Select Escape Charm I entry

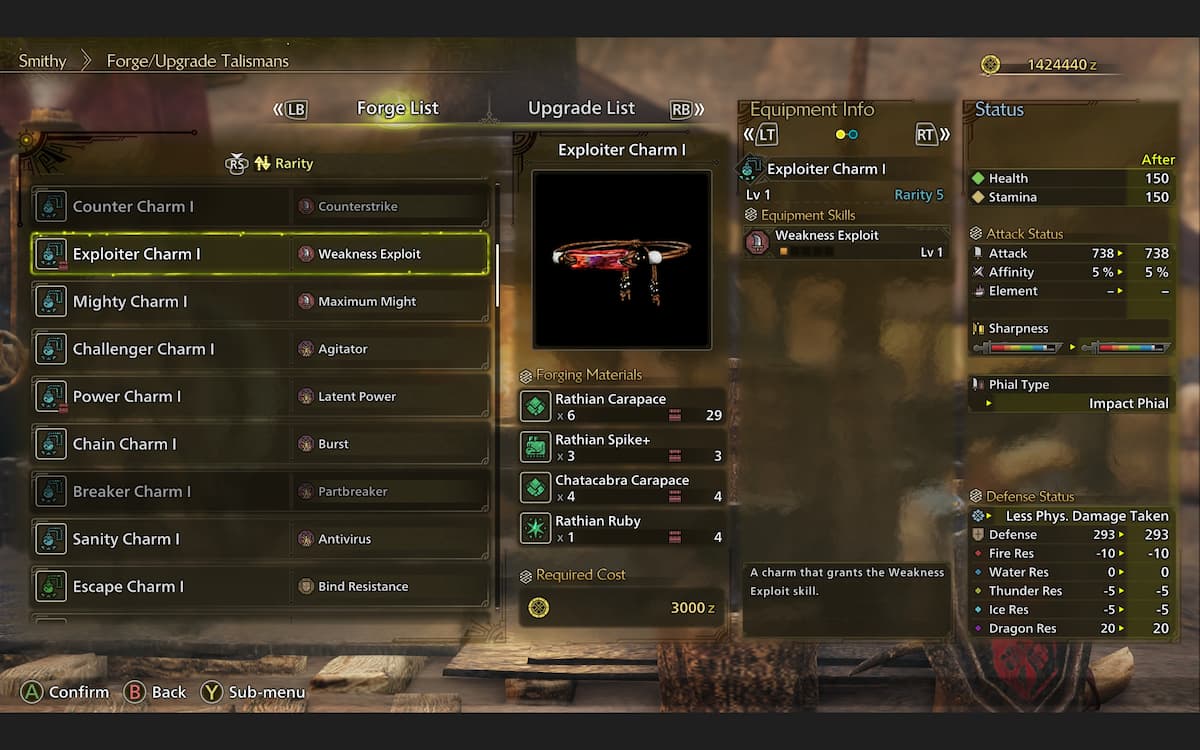coord(260,587)
